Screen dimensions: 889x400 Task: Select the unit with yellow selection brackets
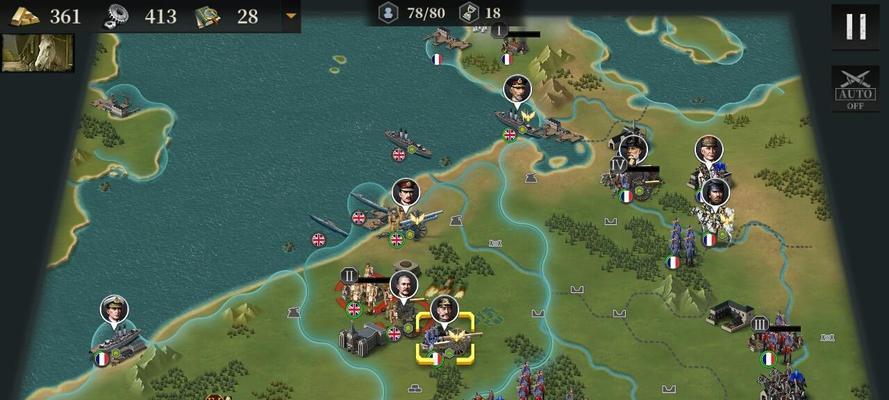(445, 337)
